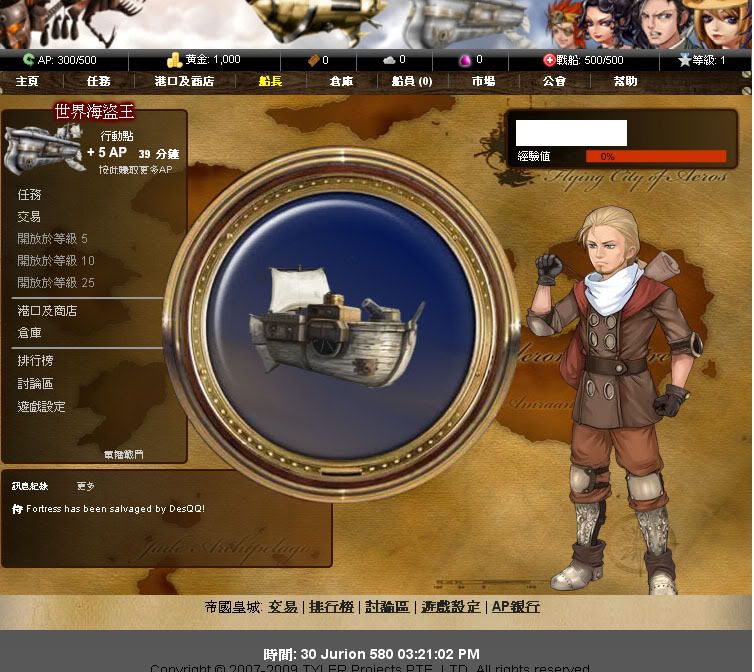Open the 幫助 help page
This screenshot has height=672, width=754.
pos(625,81)
